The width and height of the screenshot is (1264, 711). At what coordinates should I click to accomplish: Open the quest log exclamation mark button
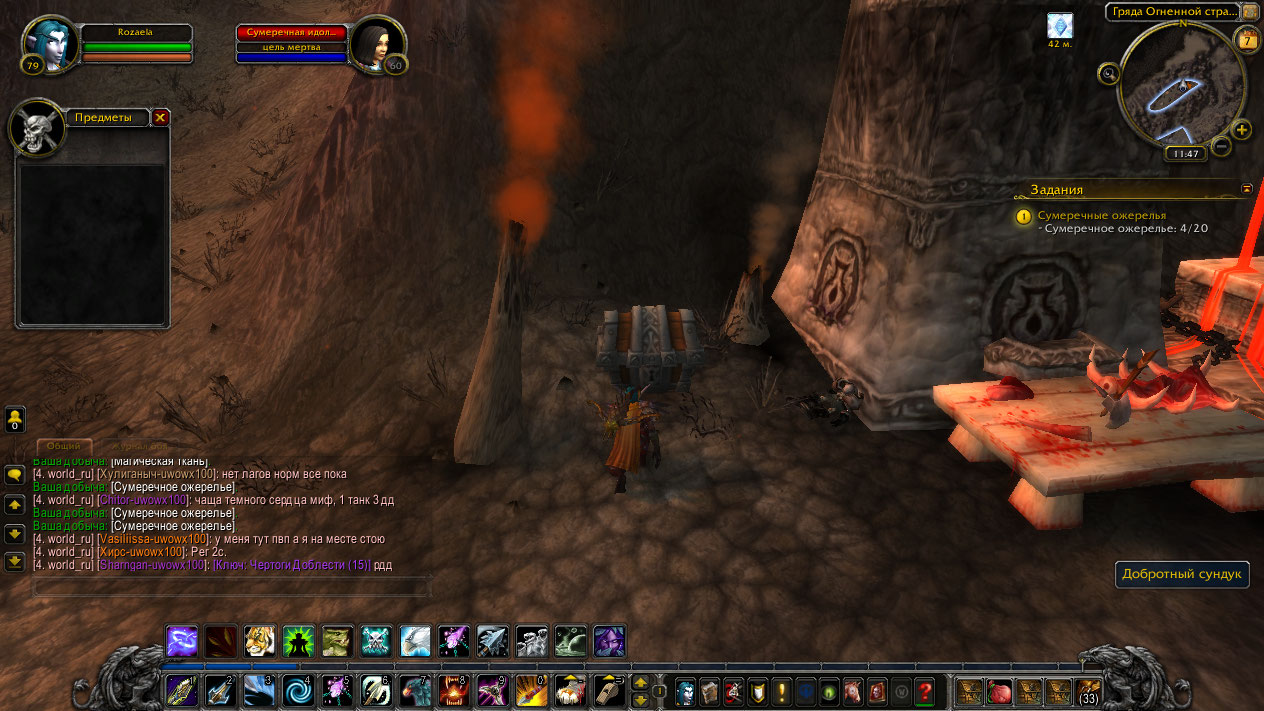(781, 691)
